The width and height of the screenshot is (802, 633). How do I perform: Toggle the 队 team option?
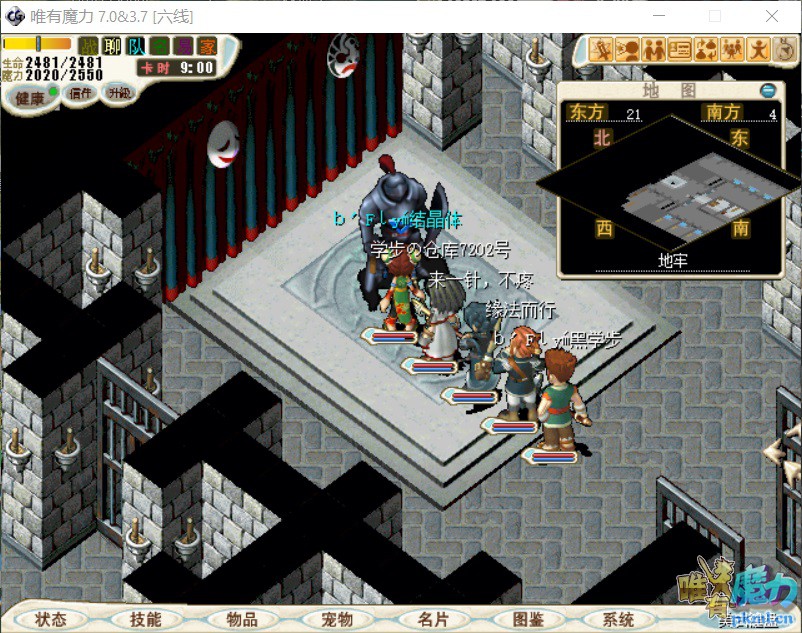tap(136, 46)
